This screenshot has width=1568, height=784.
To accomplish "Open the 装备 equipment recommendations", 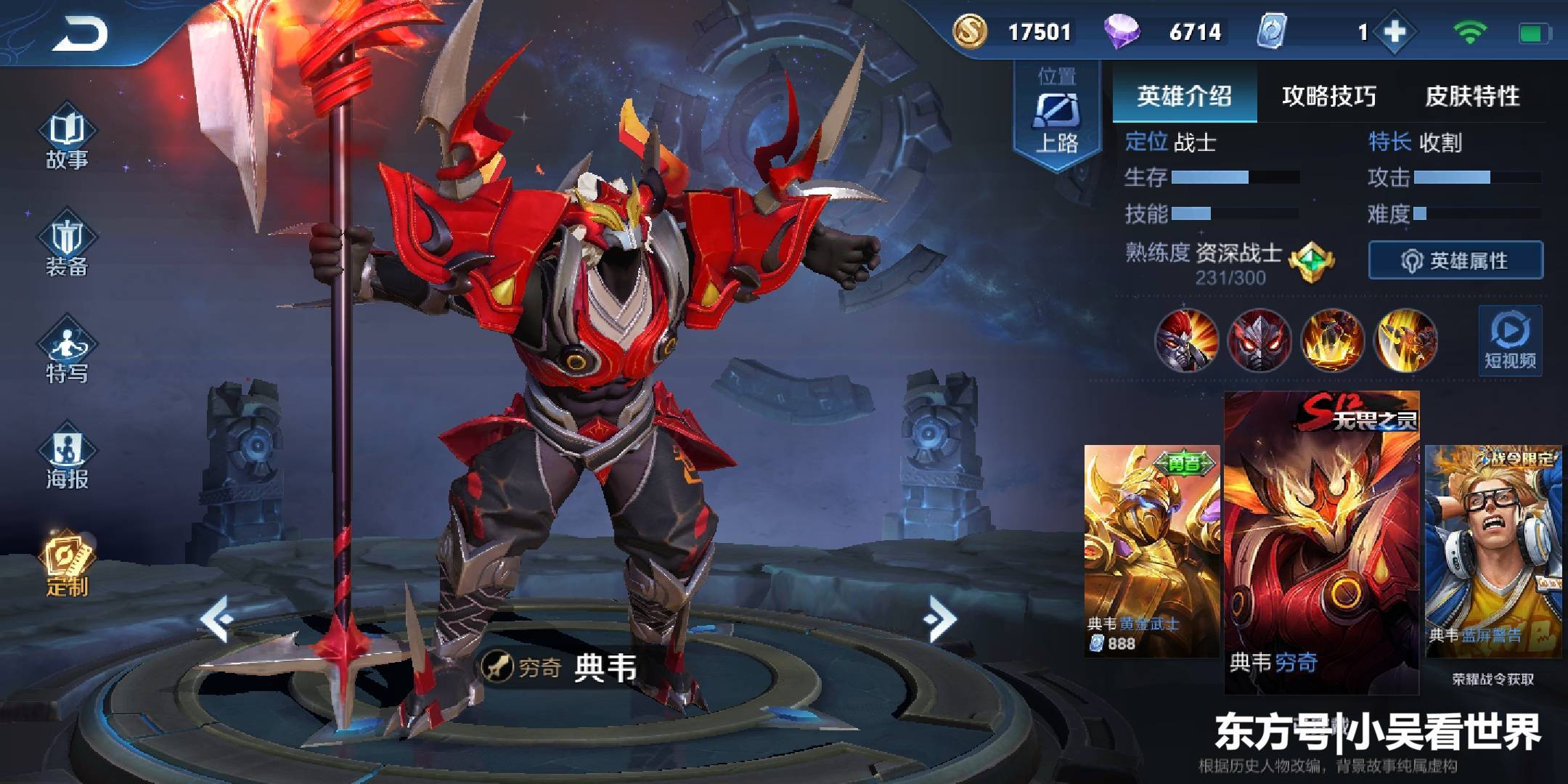I will click(67, 247).
